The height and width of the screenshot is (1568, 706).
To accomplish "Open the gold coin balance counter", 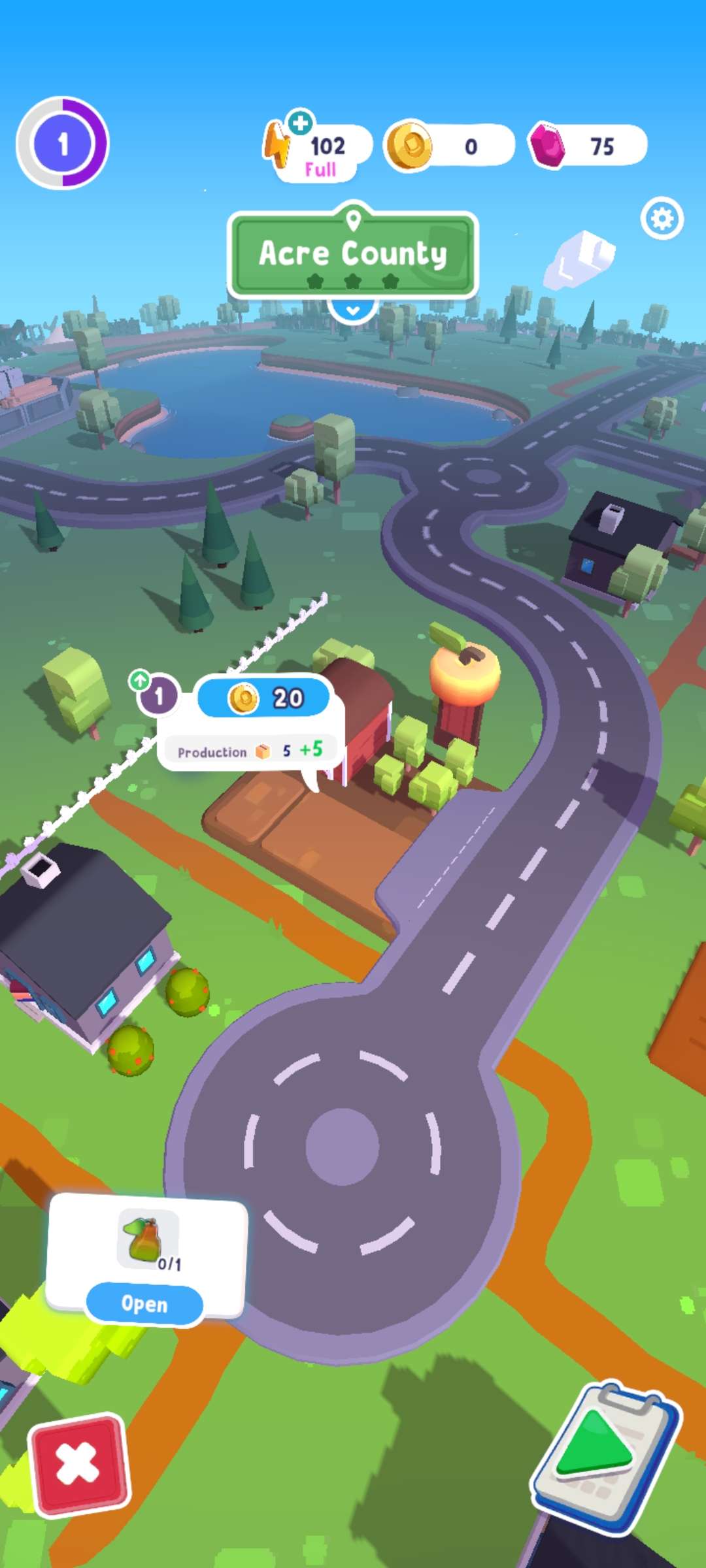I will click(x=448, y=146).
